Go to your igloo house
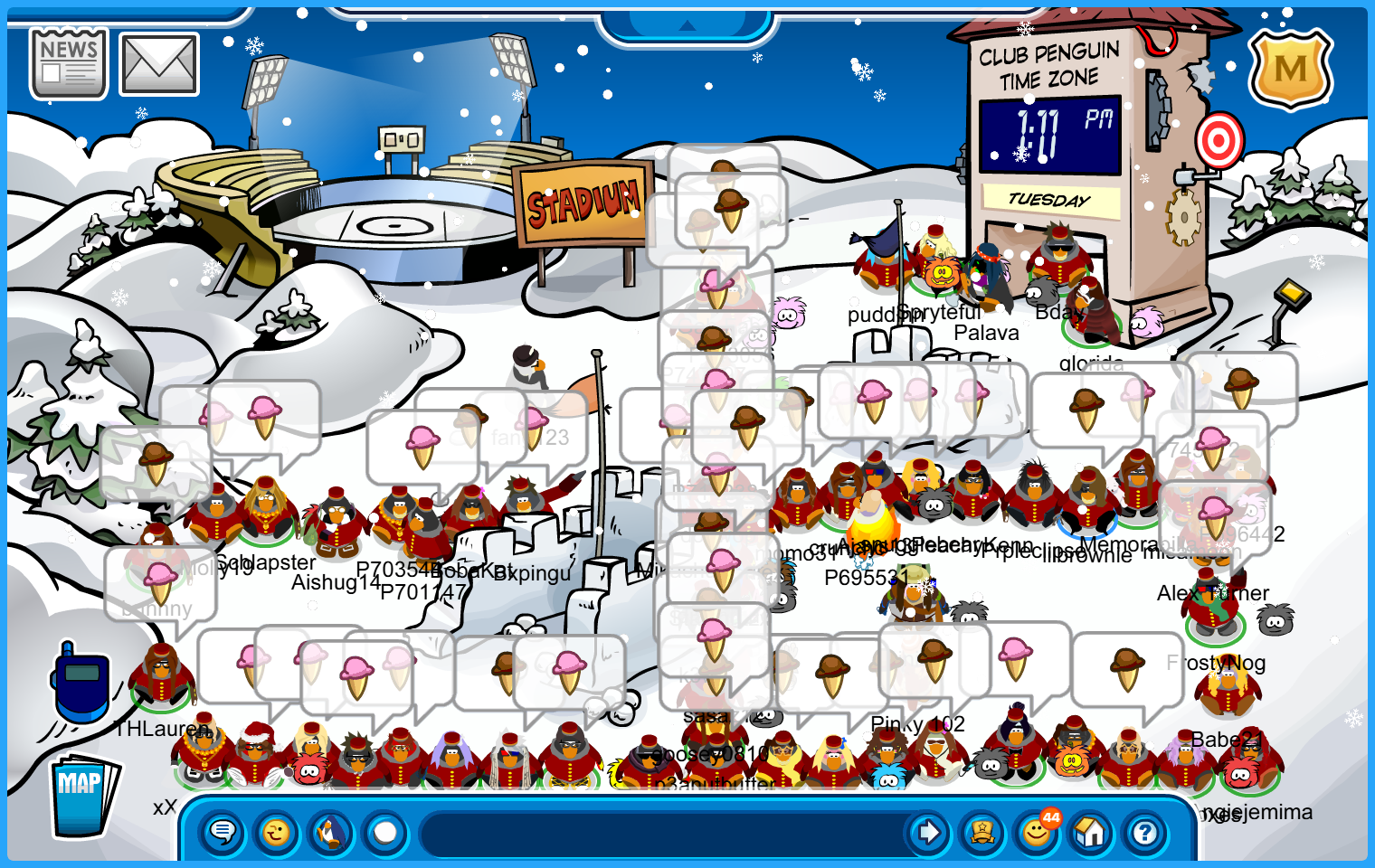Image resolution: width=1375 pixels, height=868 pixels. coord(1091,832)
